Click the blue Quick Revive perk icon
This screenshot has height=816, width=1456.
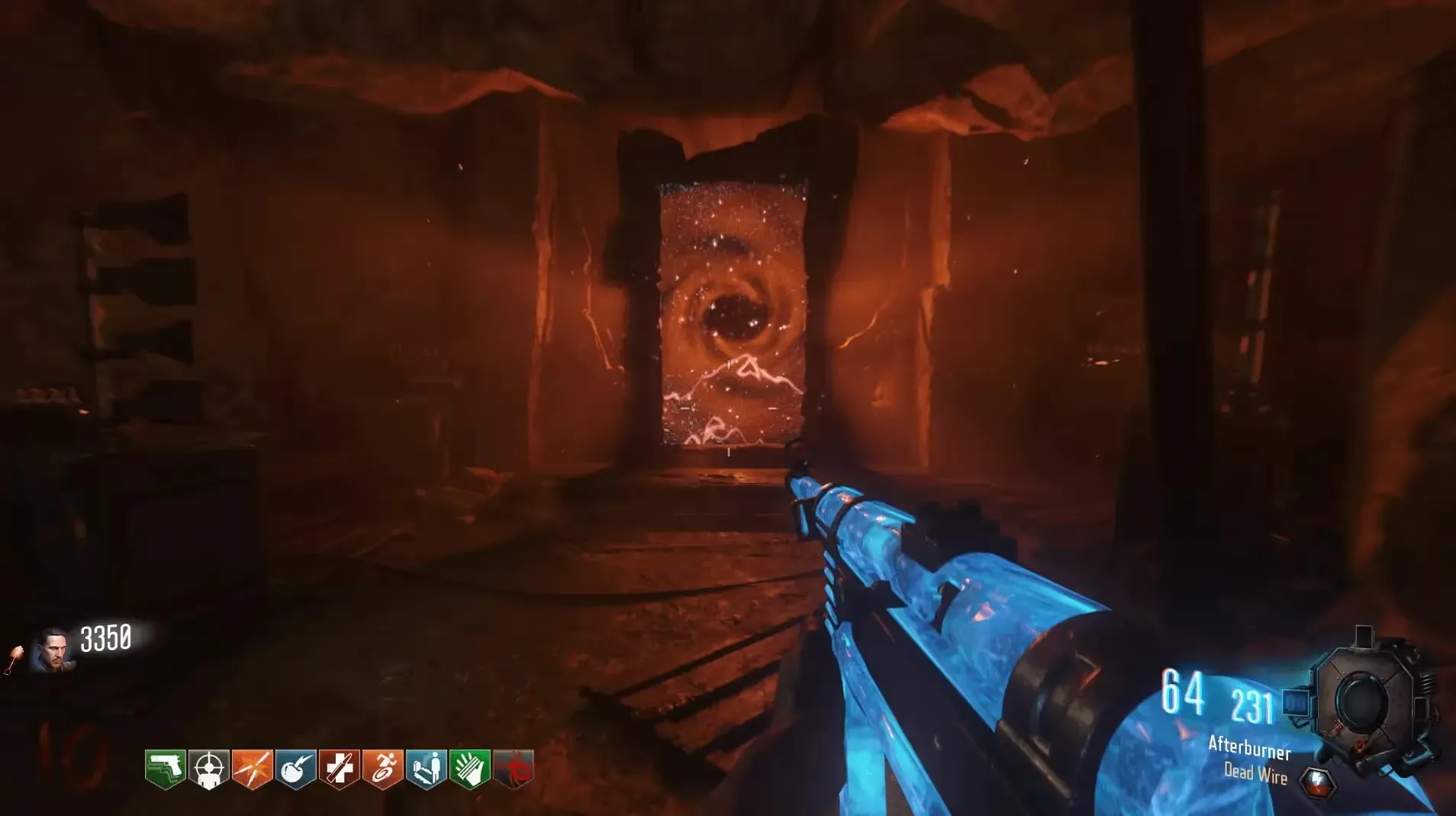pos(427,768)
